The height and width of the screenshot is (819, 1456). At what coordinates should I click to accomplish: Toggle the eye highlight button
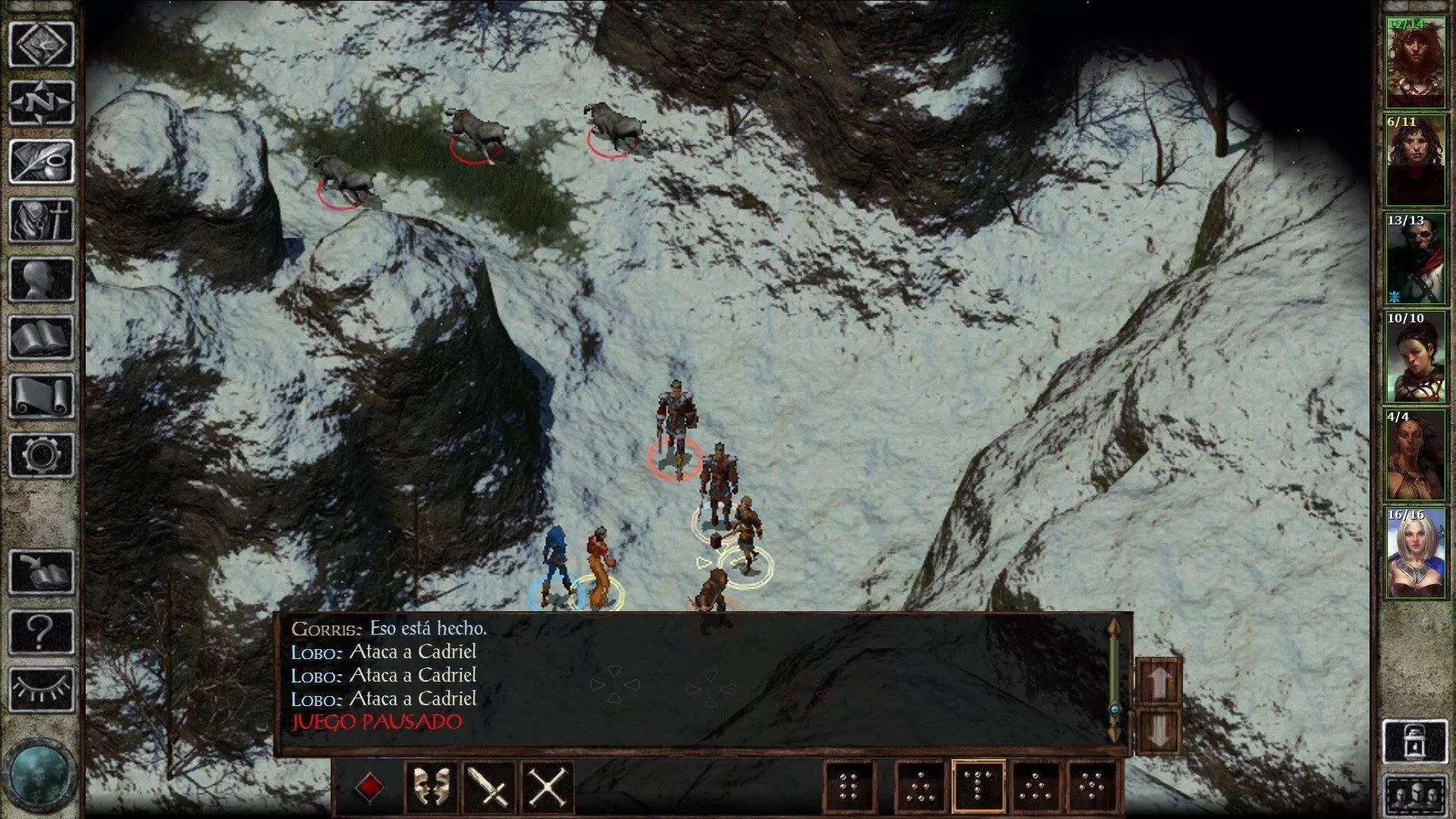(42, 690)
